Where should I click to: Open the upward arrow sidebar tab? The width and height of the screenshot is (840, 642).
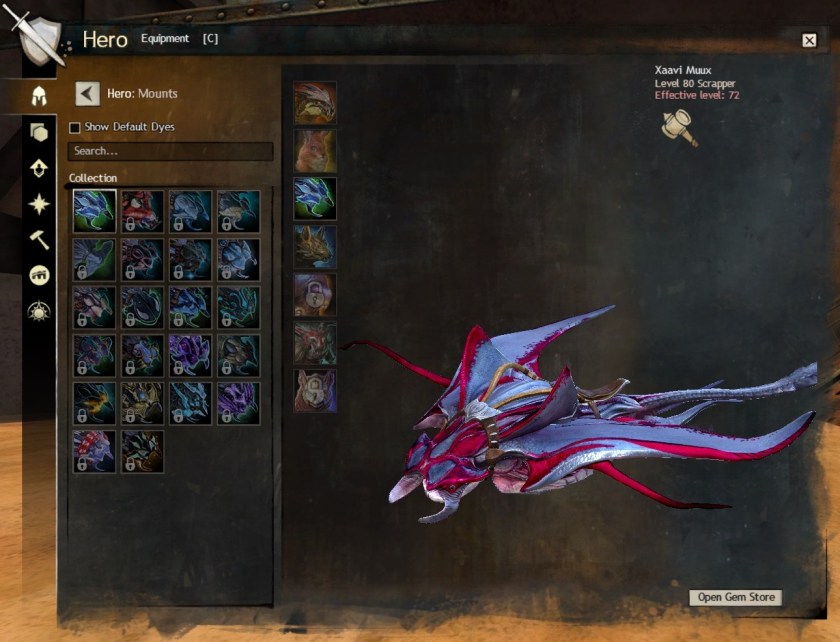pyautogui.click(x=39, y=168)
